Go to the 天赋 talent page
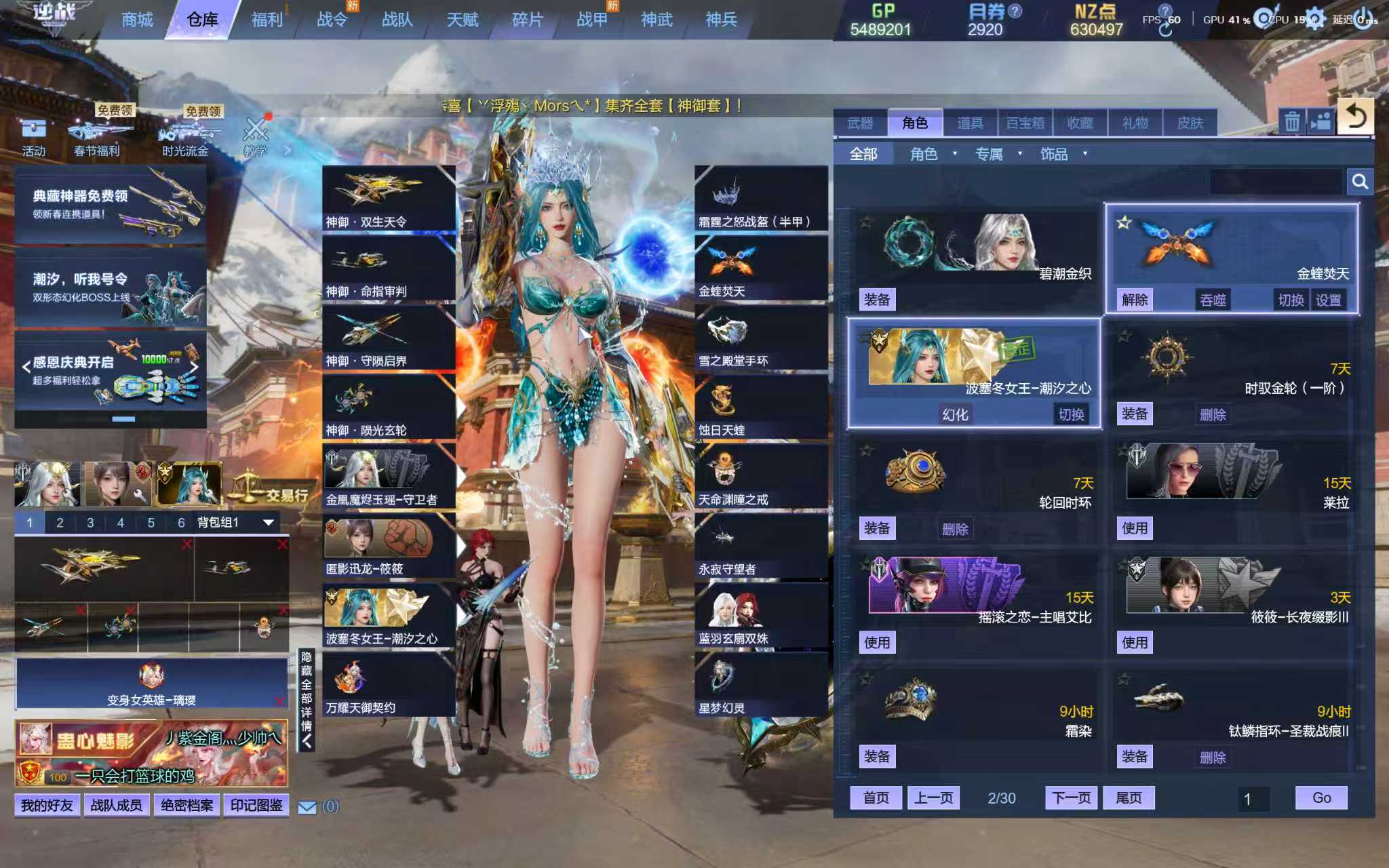Screen dimensions: 1389x868 [x=463, y=20]
